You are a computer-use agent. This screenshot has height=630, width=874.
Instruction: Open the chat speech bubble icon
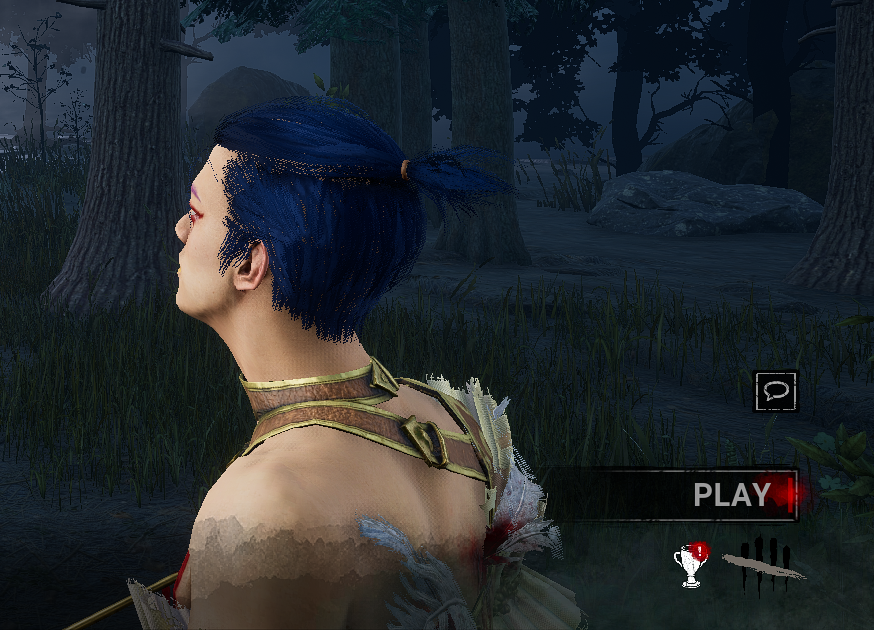pos(775,391)
